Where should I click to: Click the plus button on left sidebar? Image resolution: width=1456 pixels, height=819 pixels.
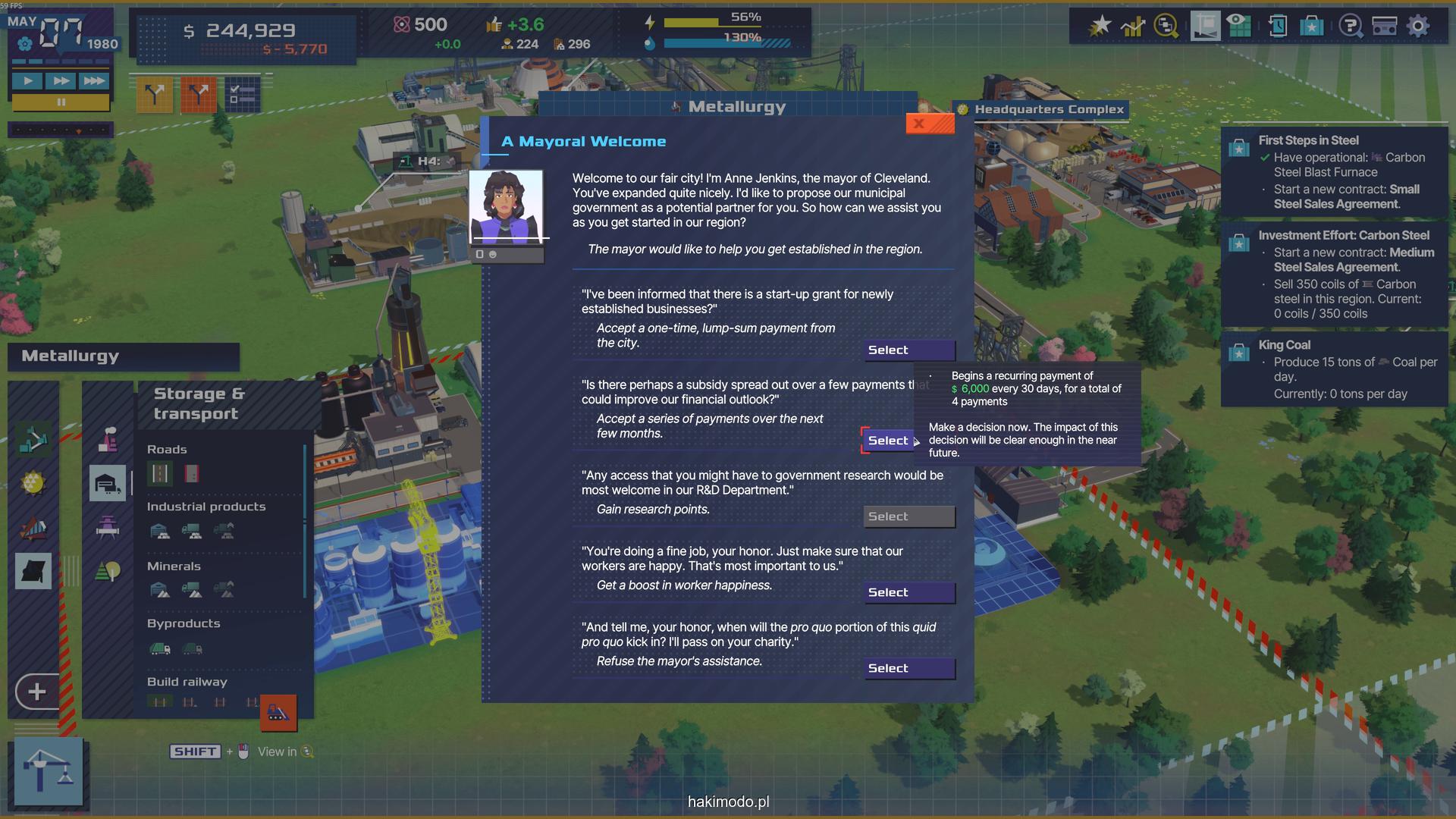[36, 692]
